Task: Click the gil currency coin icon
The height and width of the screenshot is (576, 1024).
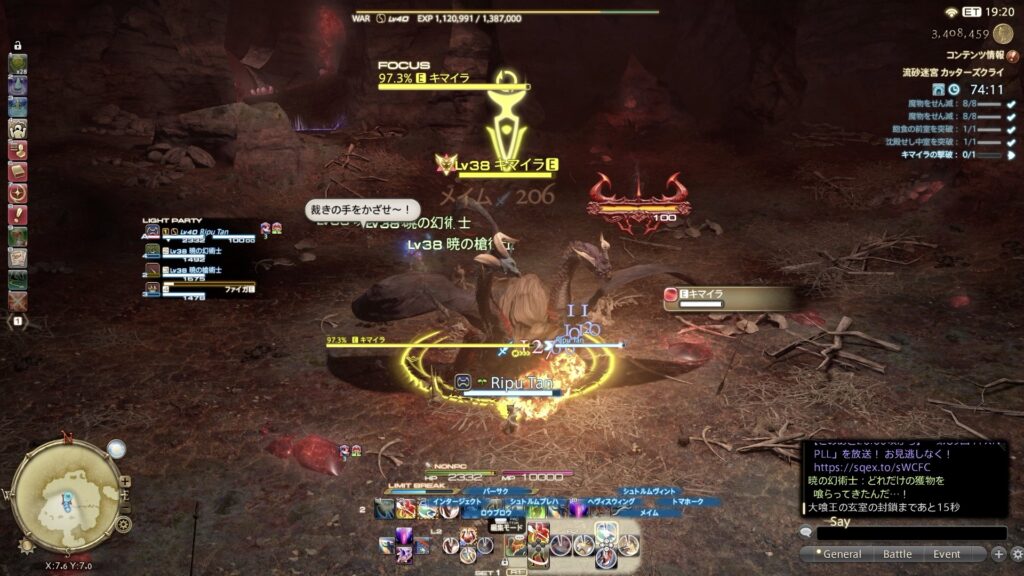Action: pos(1002,34)
